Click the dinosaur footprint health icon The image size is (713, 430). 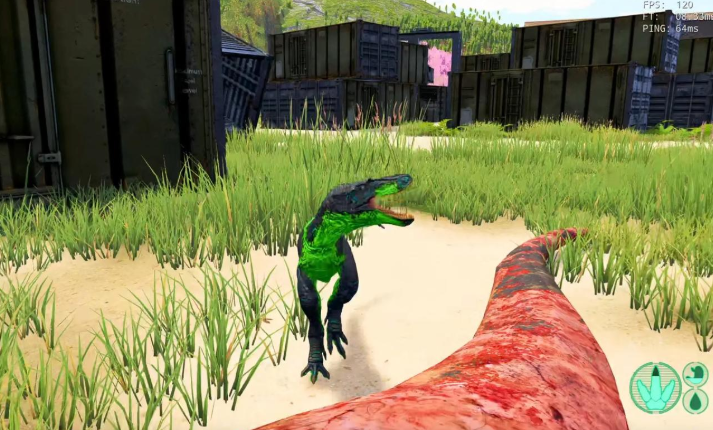pyautogui.click(x=655, y=388)
